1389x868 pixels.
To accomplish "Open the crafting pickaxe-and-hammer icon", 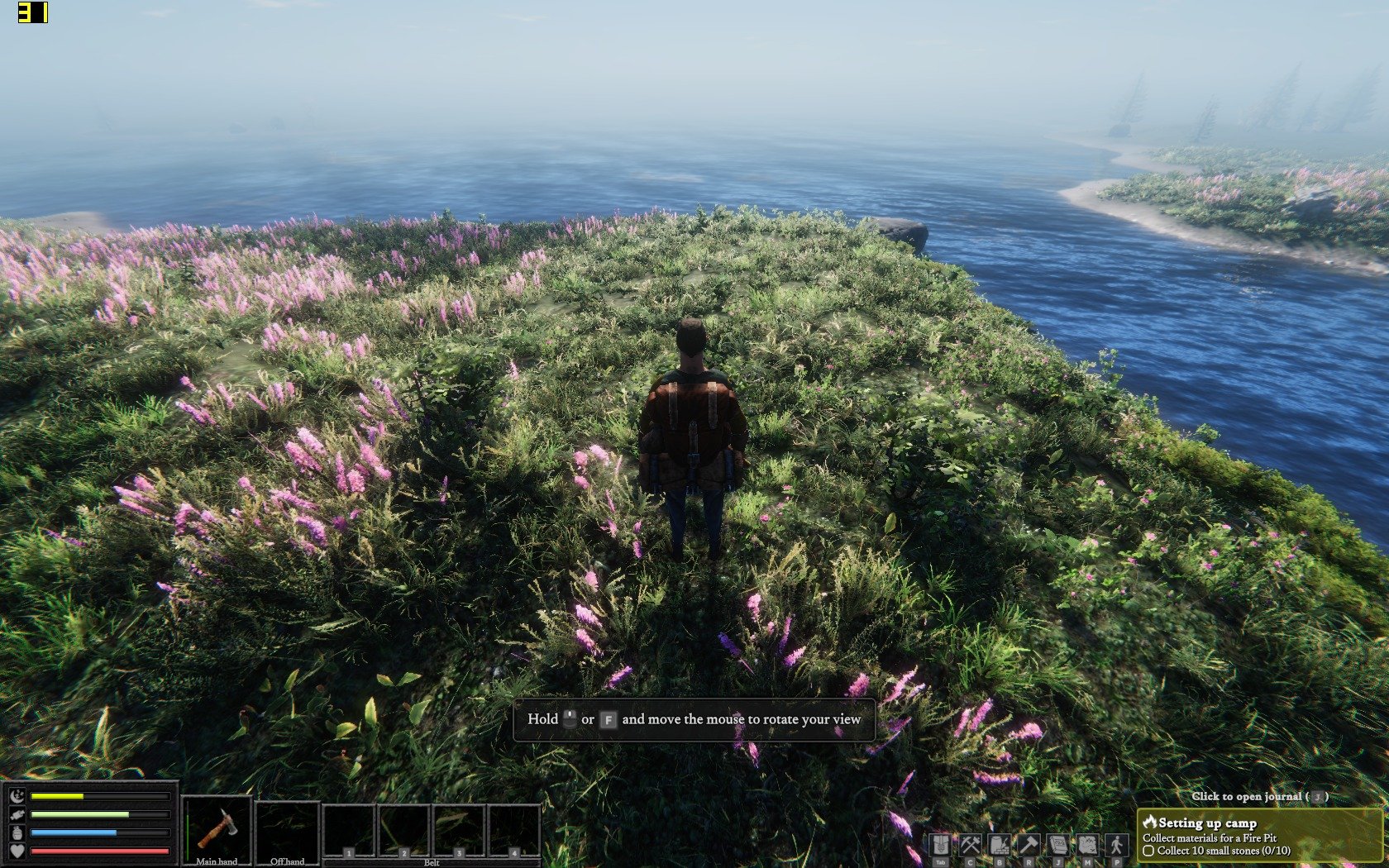I will click(x=970, y=845).
